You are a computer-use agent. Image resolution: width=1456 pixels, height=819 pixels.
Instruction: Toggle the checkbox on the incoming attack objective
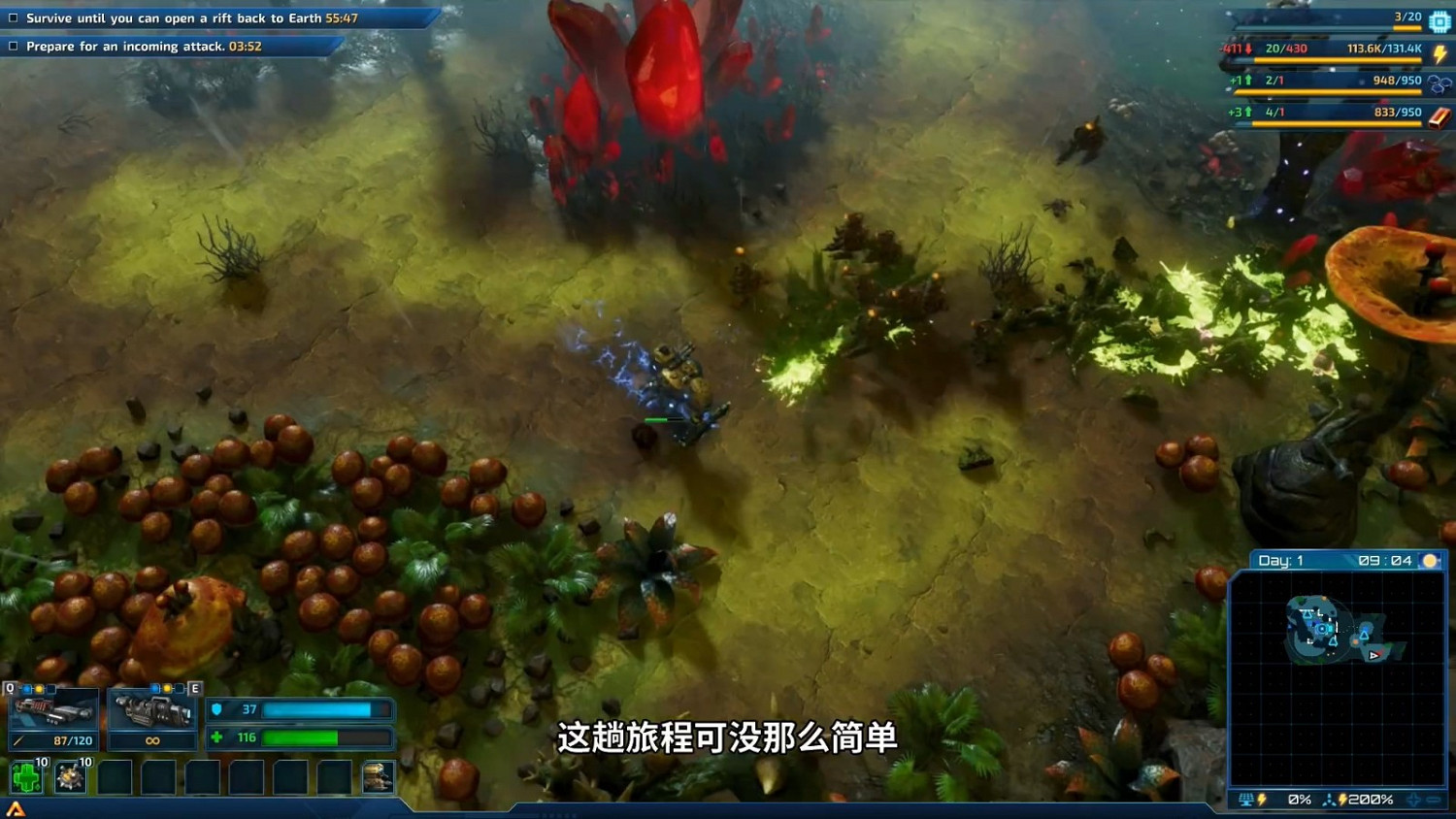[14, 46]
